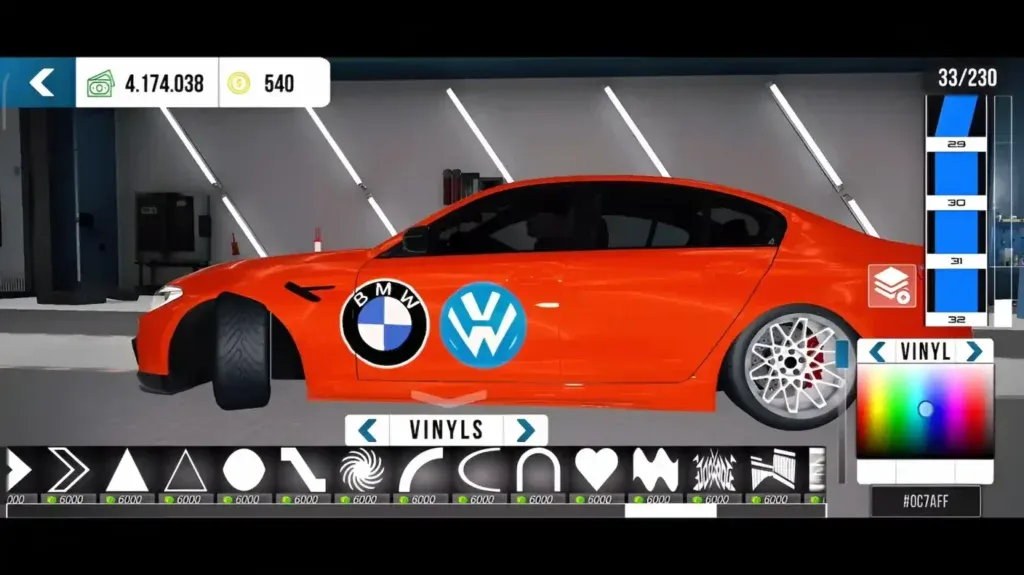Image resolution: width=1024 pixels, height=575 pixels.
Task: Choose the wavy W shaped vinyl
Action: (655, 470)
